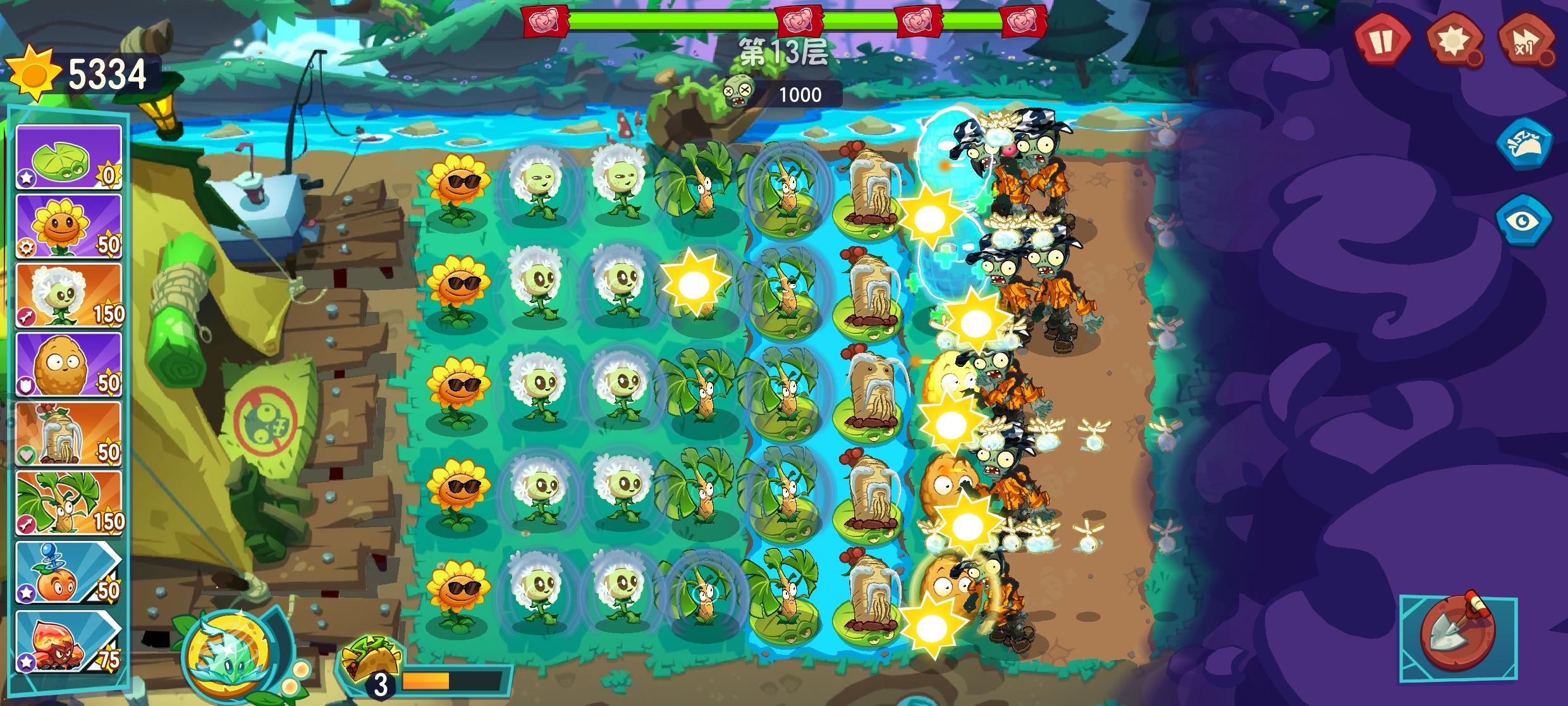Select the Dandelion seed packet costing 150
The width and height of the screenshot is (1568, 706).
pos(68,297)
